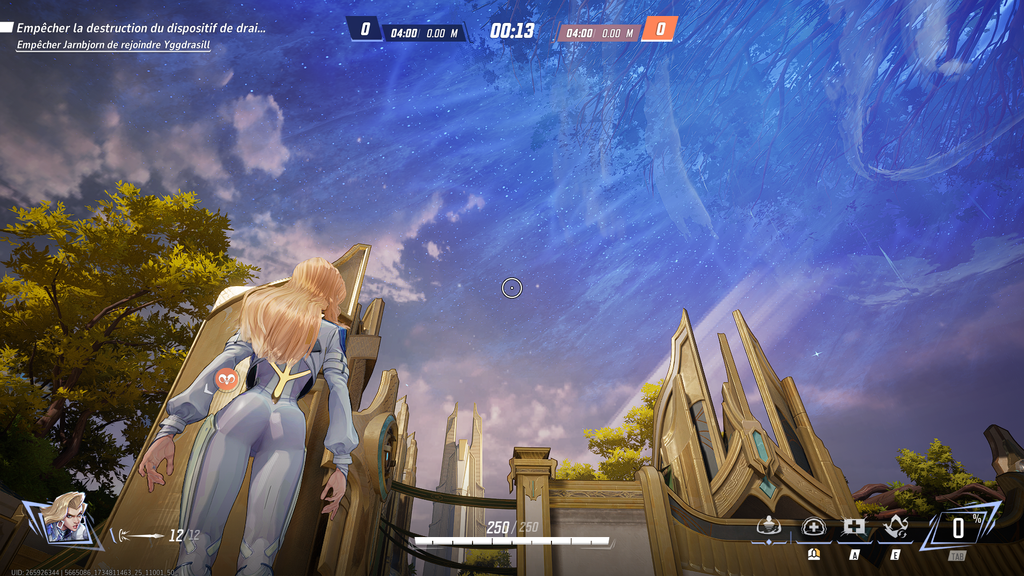Activate the dome shield healing ability
Viewport: 1024px width, 576px height.
tap(813, 527)
